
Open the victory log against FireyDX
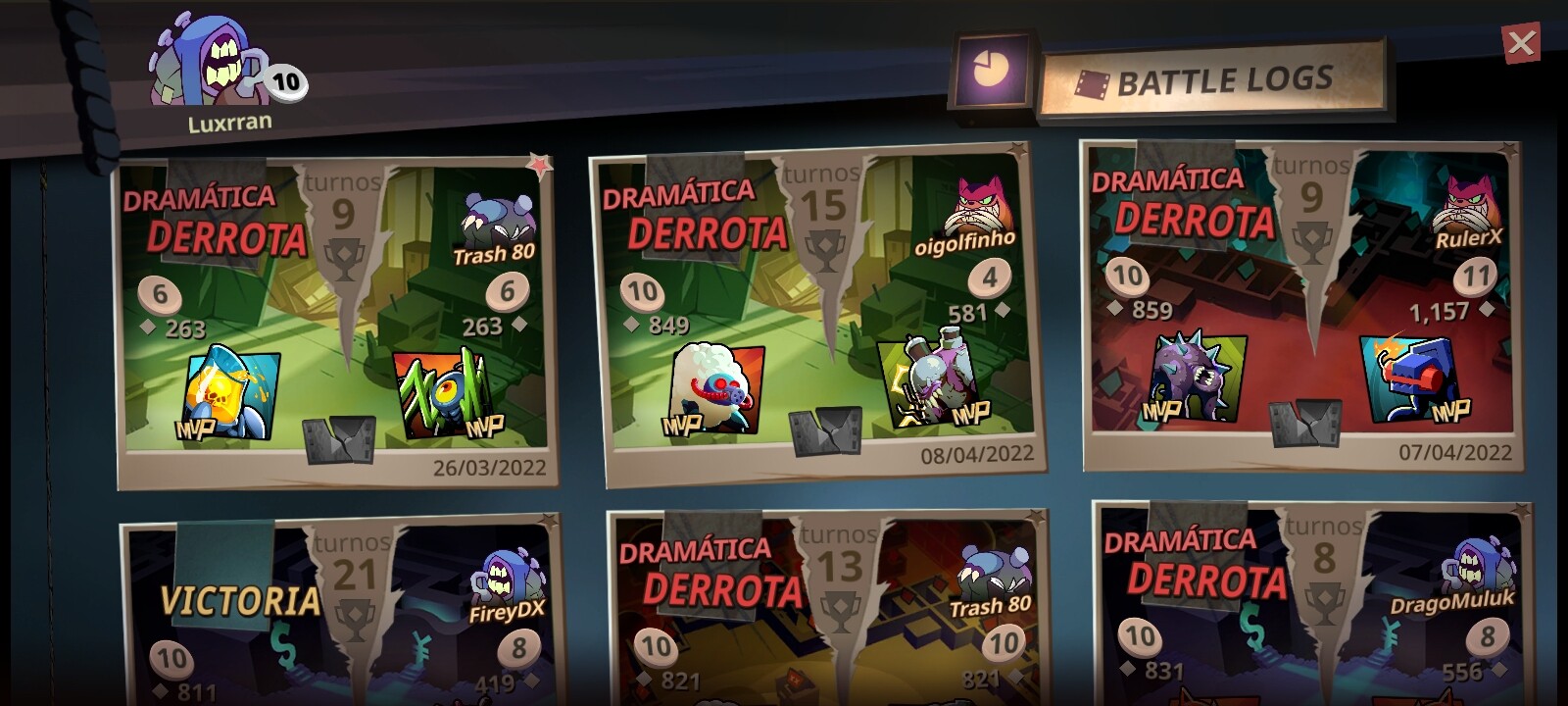pos(338,613)
